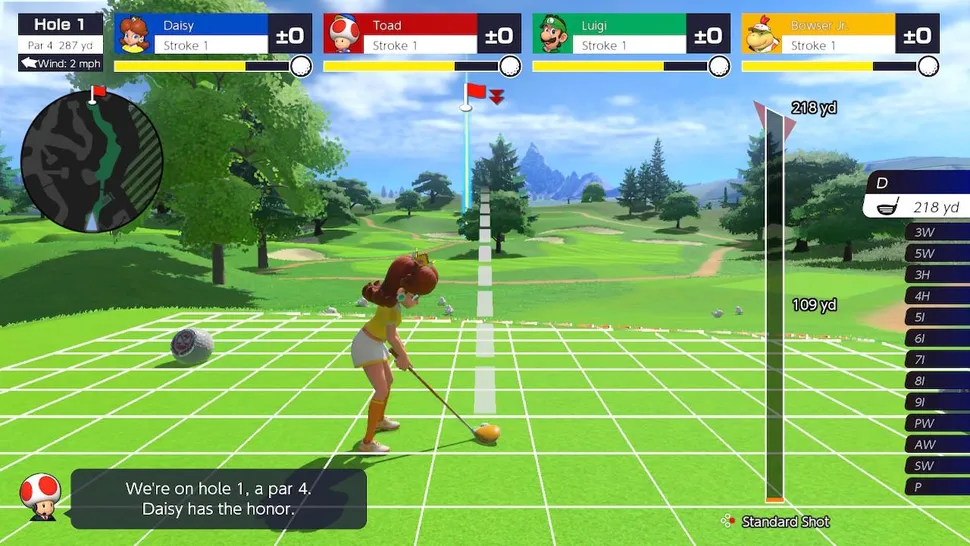The image size is (970, 546).
Task: Select Toad's player scorecard panel
Action: click(421, 35)
